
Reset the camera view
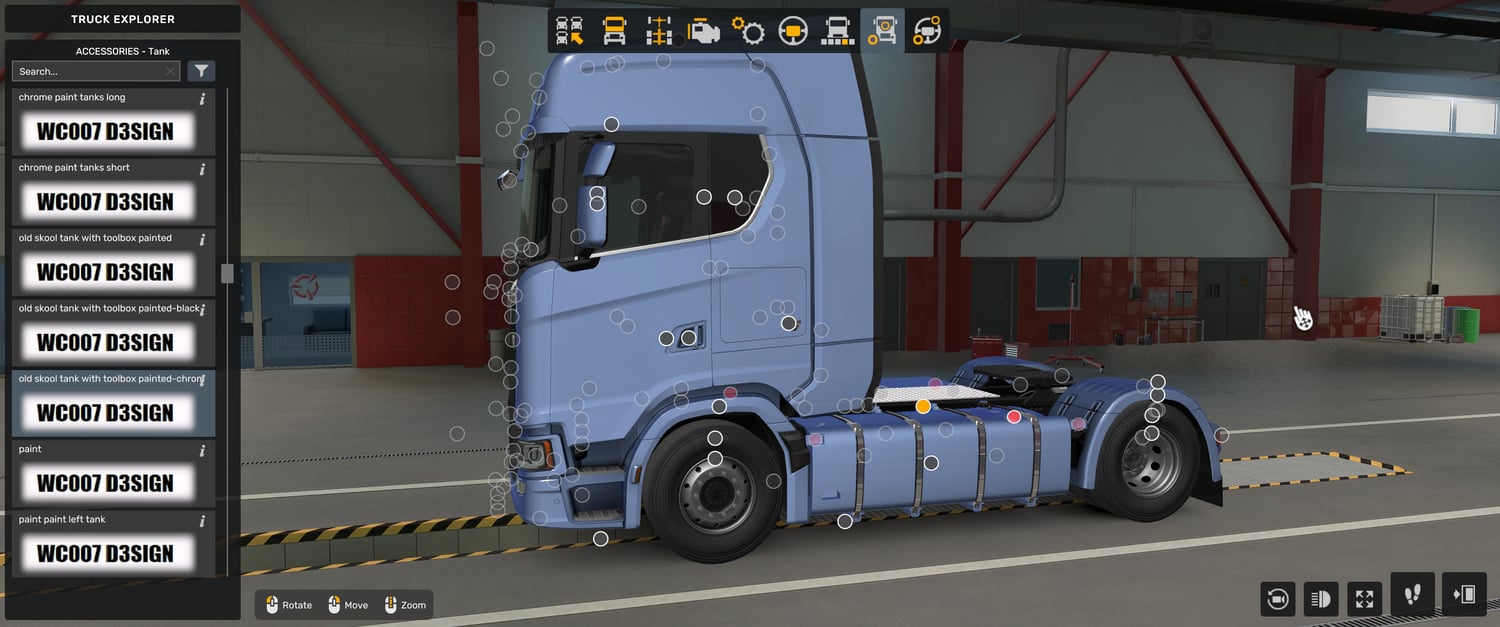coord(1278,599)
